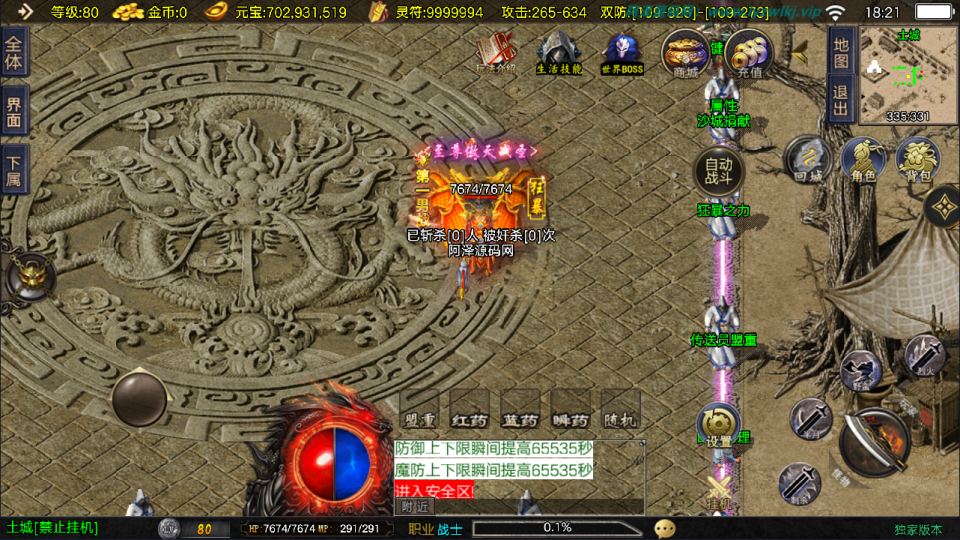Open the 充值 recharge menu

click(748, 53)
